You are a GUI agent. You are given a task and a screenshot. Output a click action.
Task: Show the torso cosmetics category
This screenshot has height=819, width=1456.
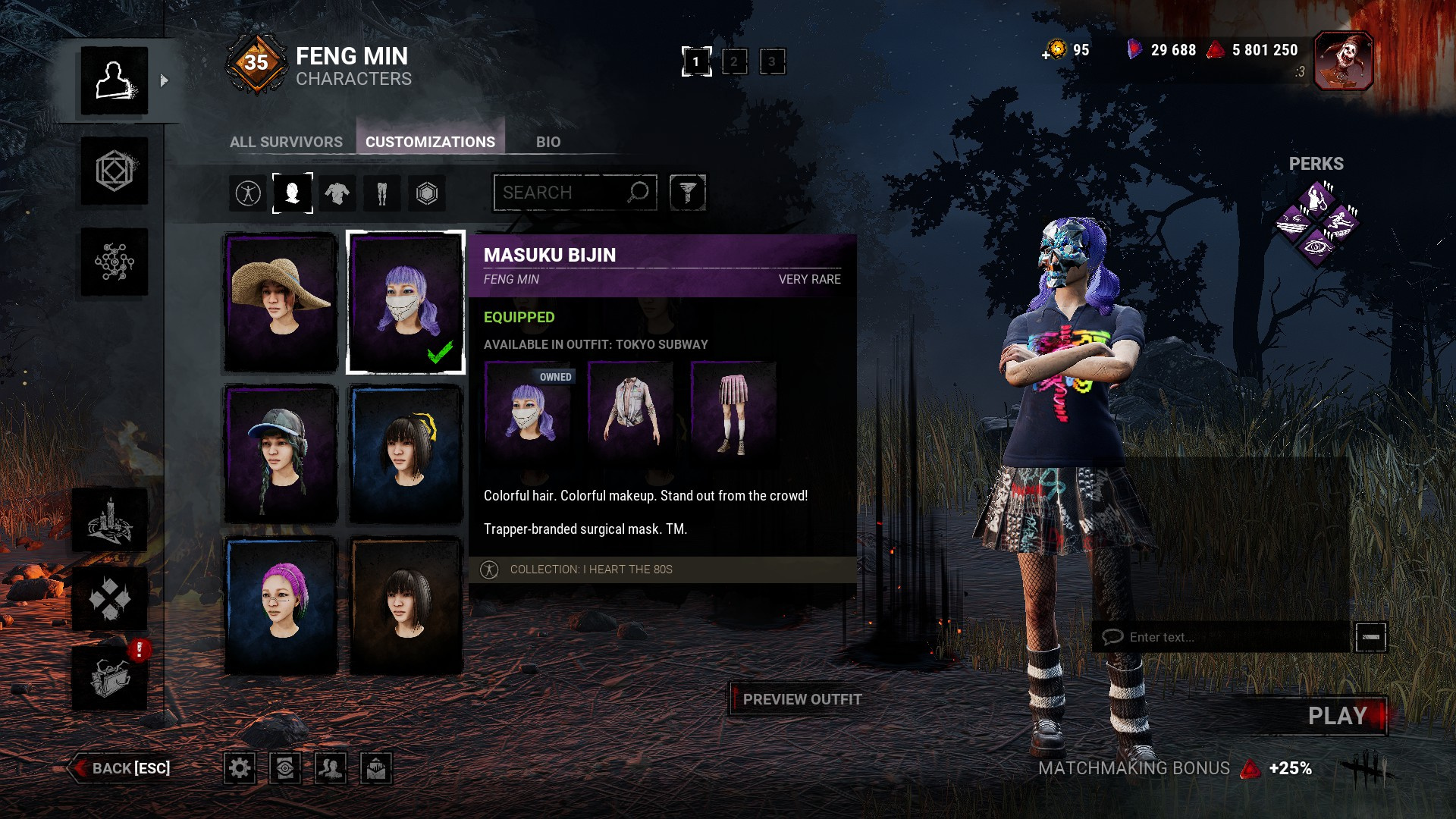click(x=337, y=193)
